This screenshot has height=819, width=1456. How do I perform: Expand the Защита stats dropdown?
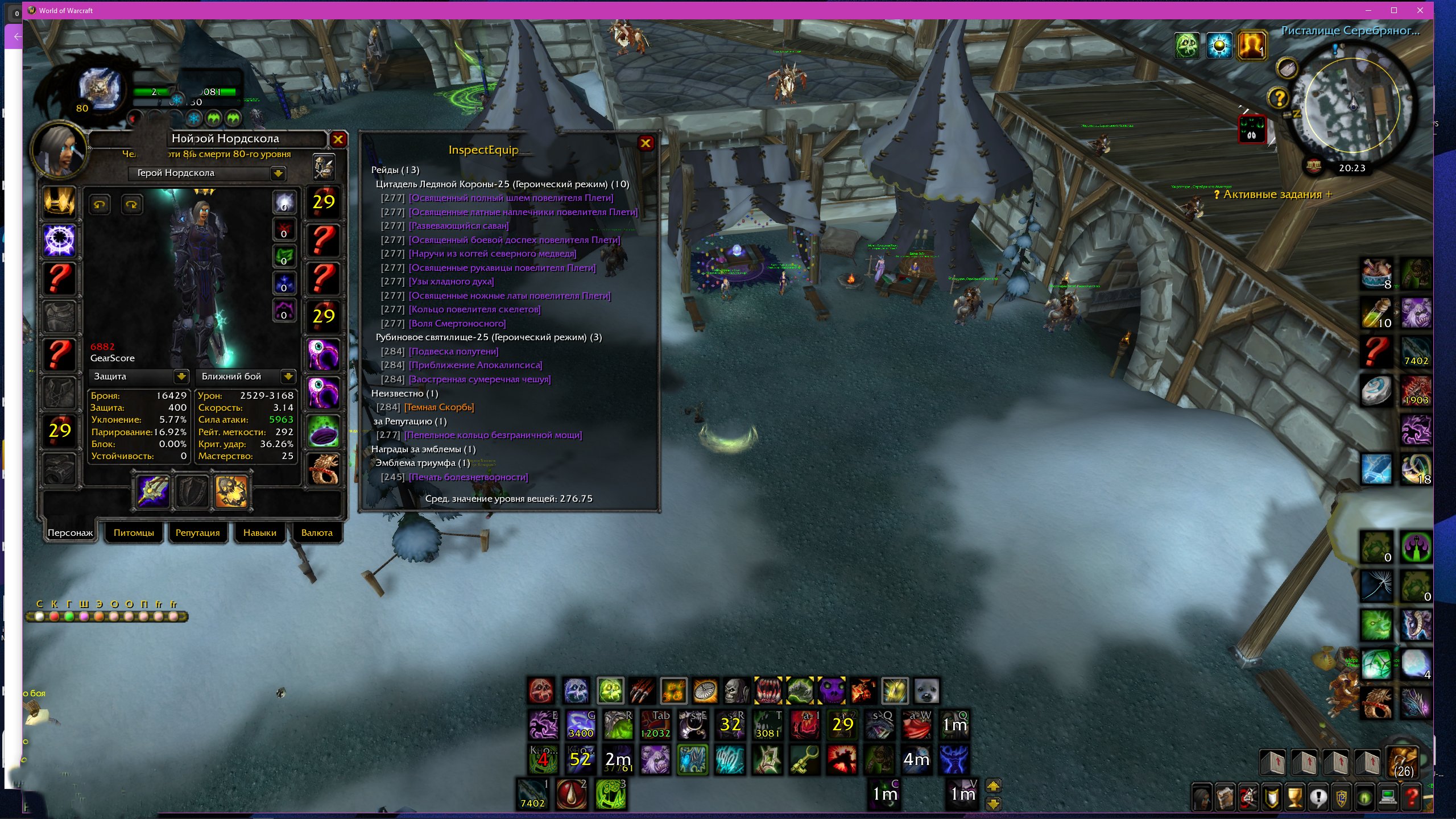pyautogui.click(x=181, y=377)
